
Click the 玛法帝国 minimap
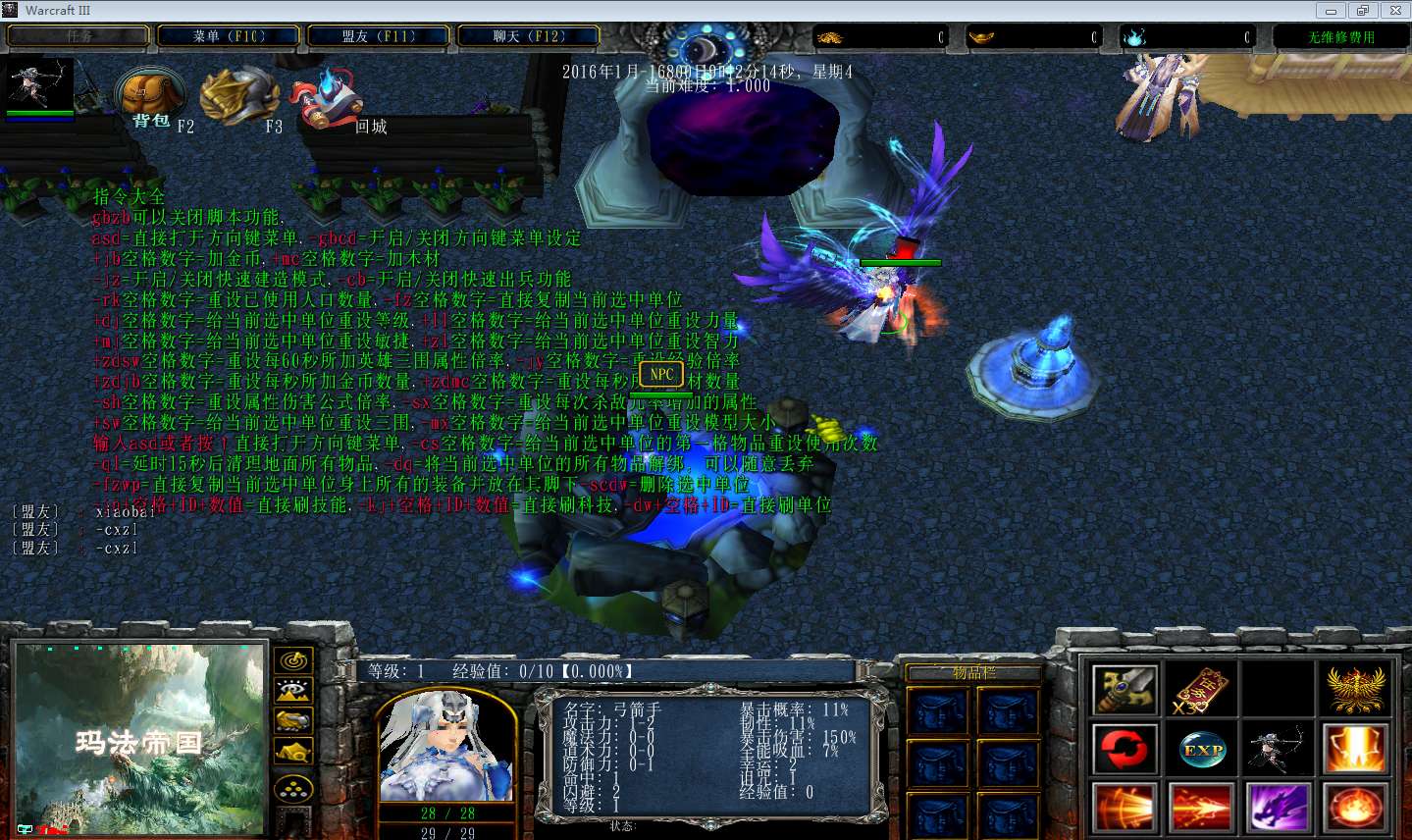tap(139, 739)
